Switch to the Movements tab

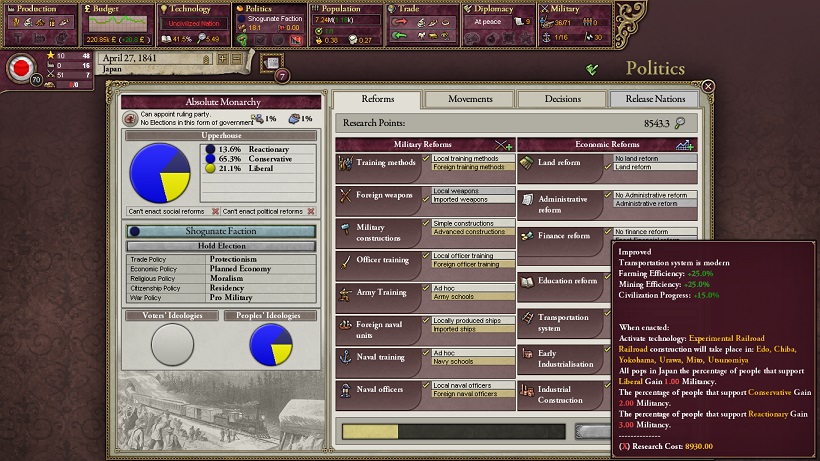point(469,99)
